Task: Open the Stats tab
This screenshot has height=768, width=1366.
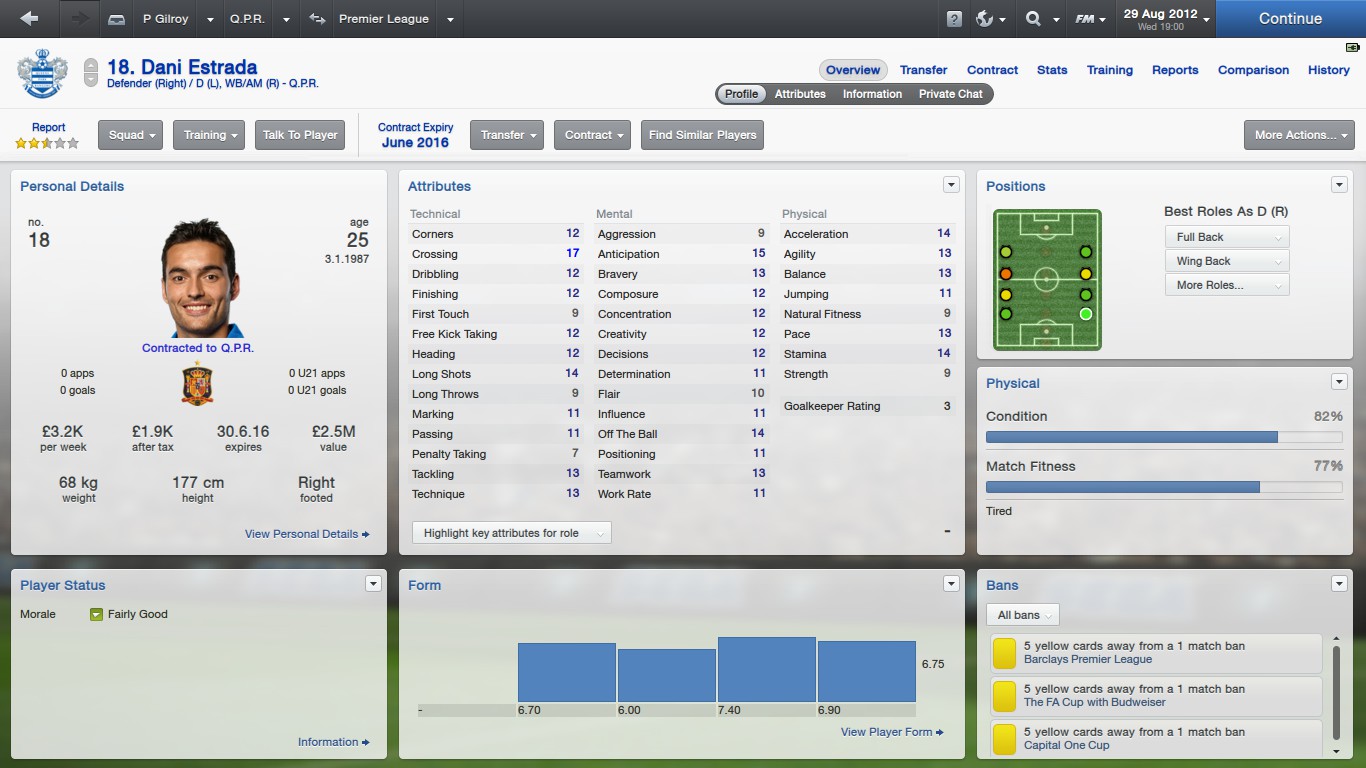Action: [x=1052, y=70]
